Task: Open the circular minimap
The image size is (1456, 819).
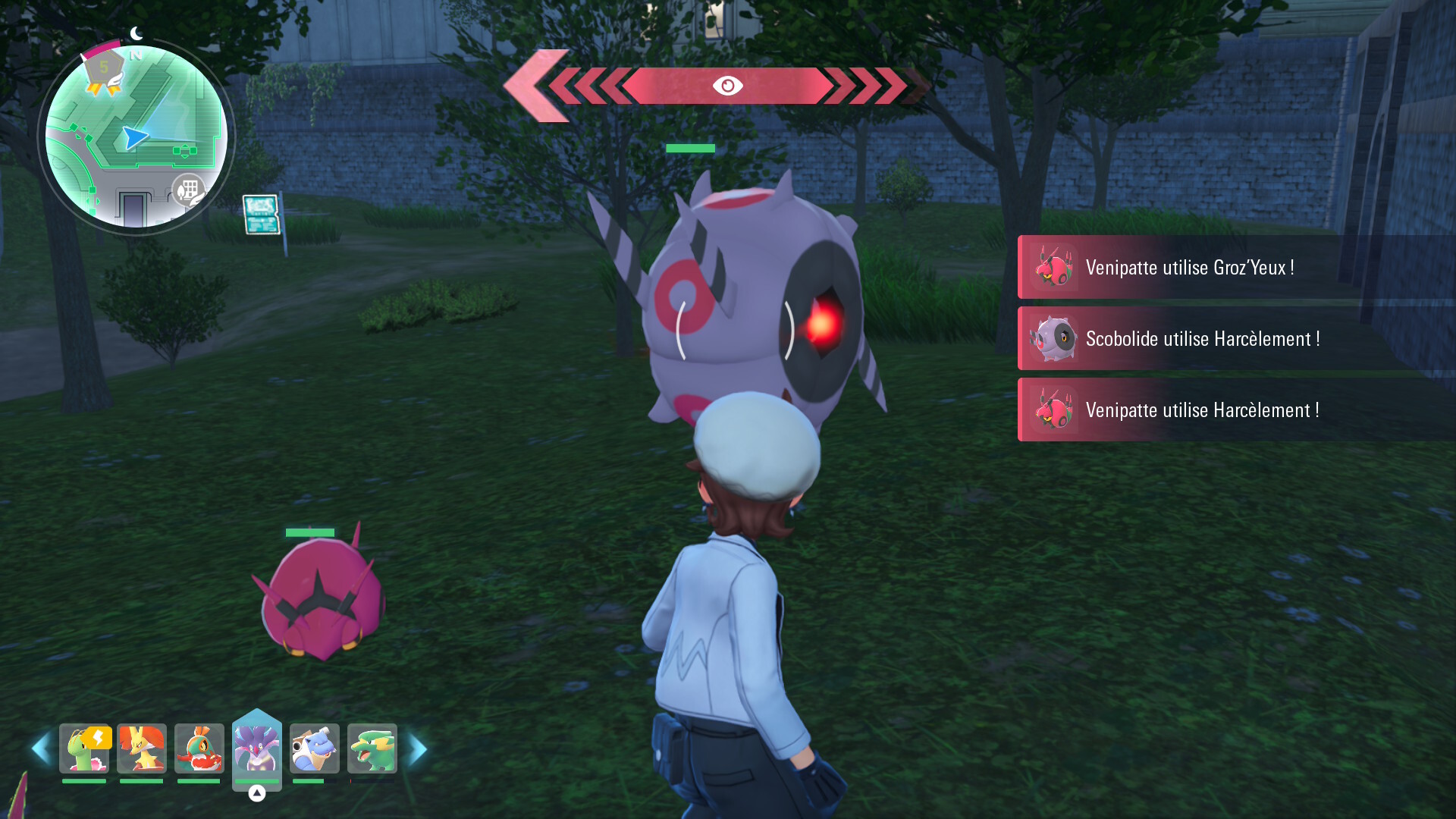Action: click(x=136, y=136)
